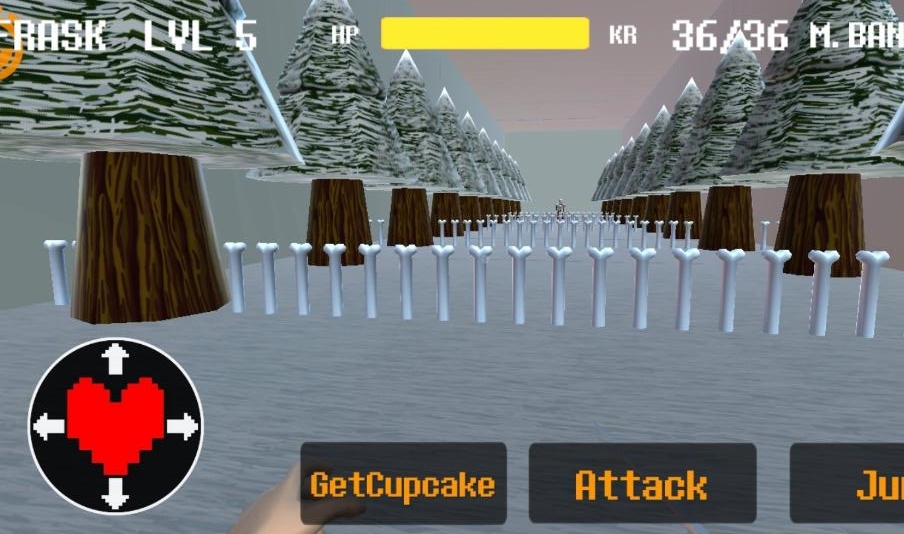
Task: Hit the Attack button
Action: 642,485
